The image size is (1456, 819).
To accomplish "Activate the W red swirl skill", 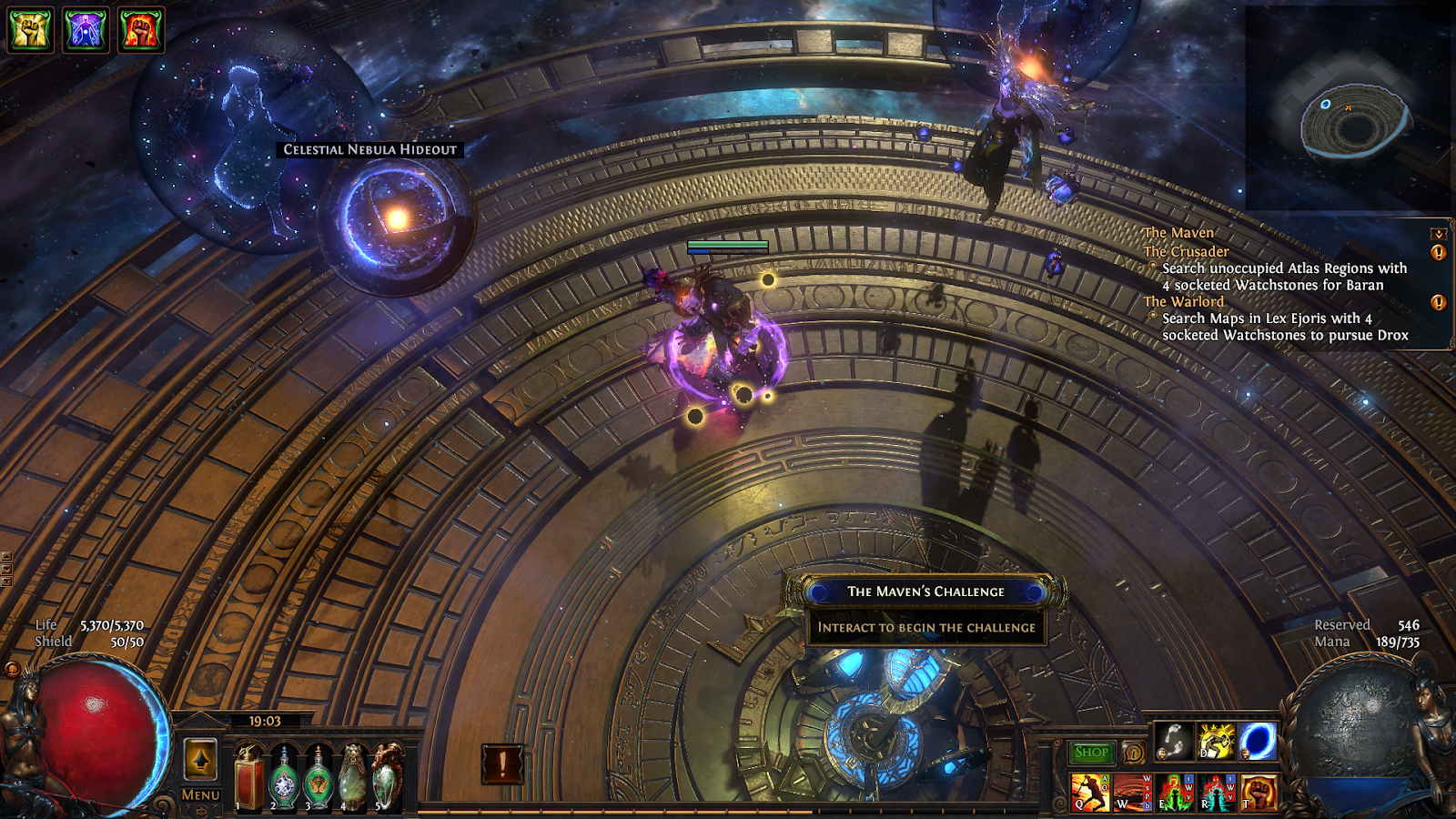I will click(x=1132, y=792).
